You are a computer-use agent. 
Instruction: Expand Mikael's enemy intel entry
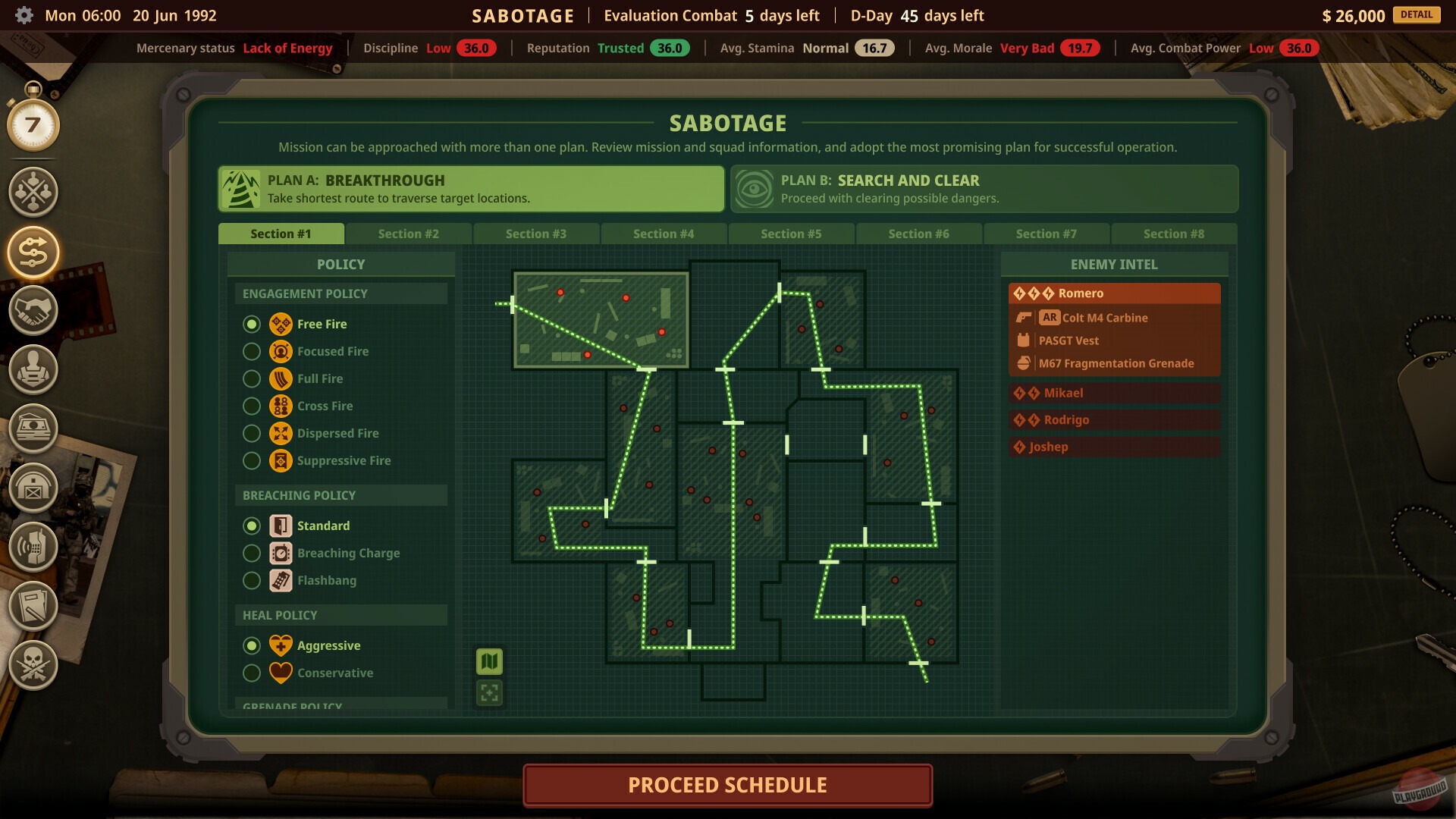click(1114, 393)
